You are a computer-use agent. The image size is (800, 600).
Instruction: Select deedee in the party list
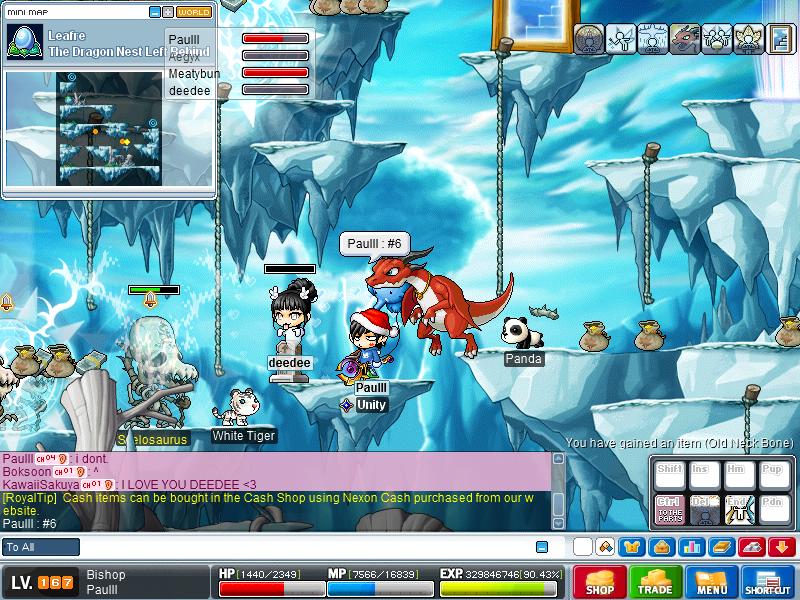[x=189, y=89]
